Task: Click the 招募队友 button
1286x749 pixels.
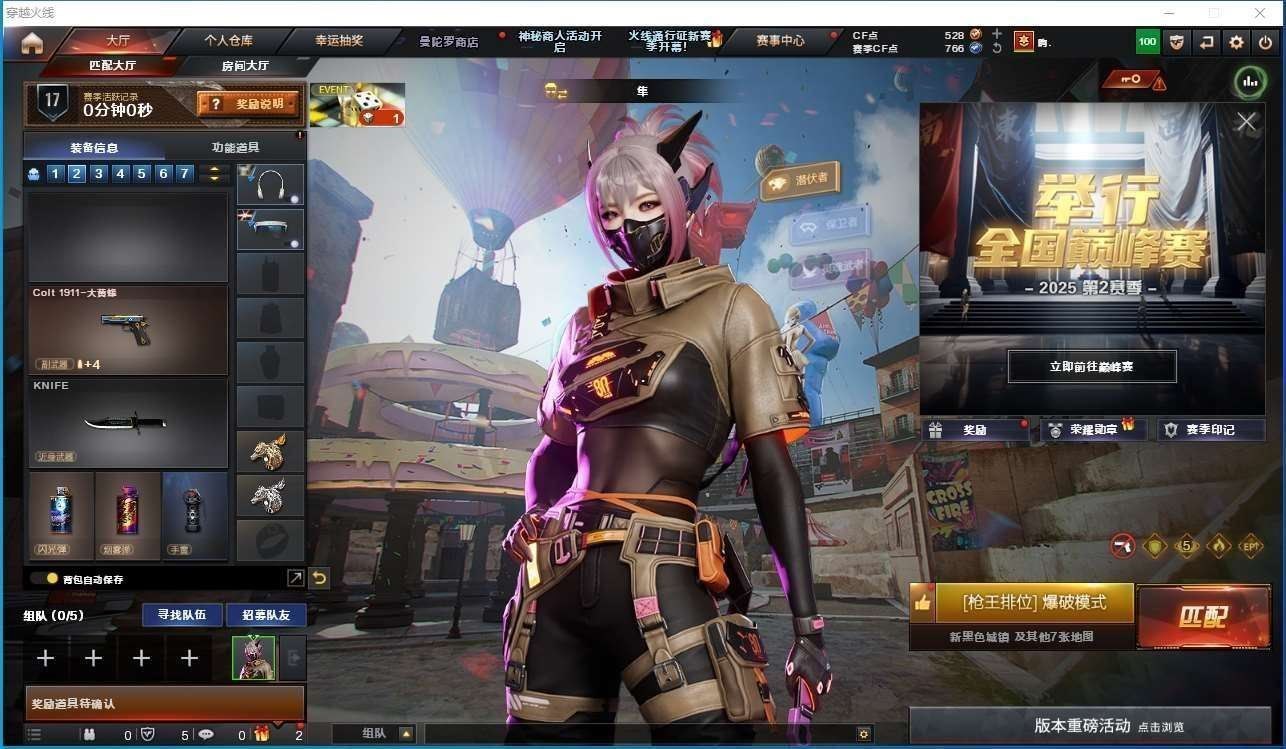Action: coord(266,614)
